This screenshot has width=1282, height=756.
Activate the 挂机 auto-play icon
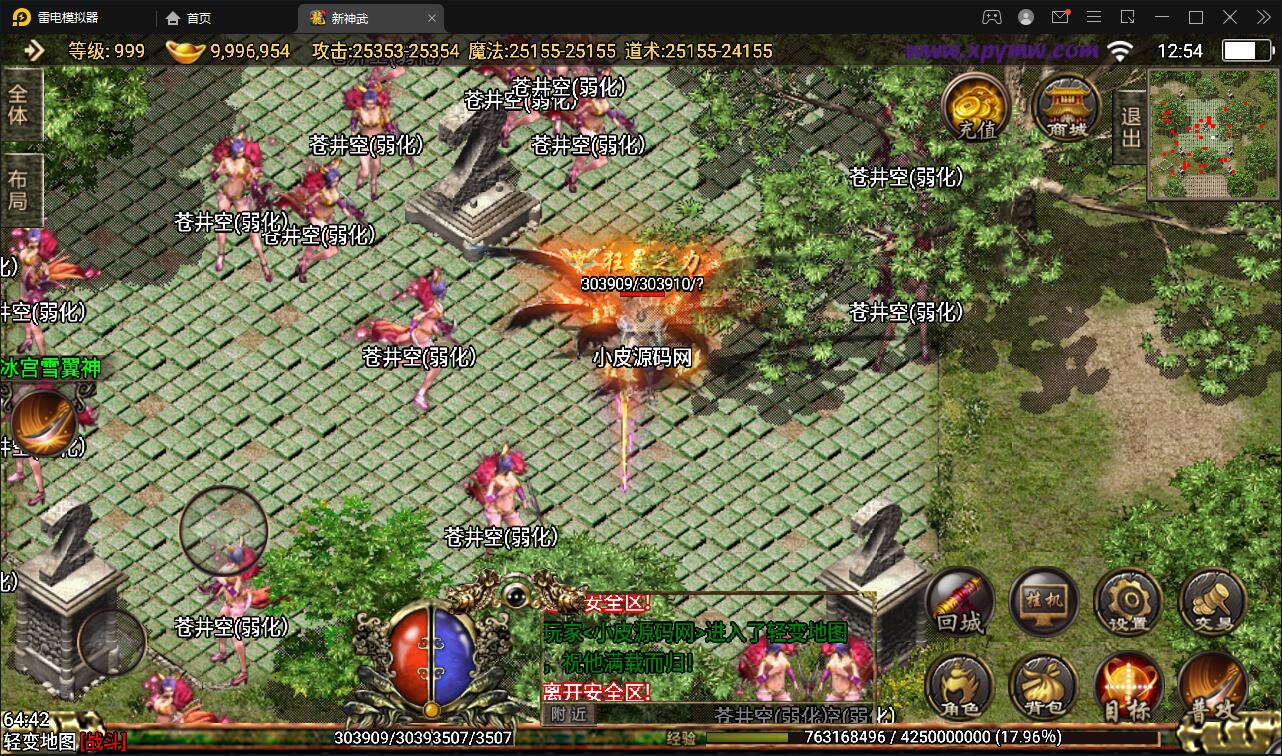pos(1044,601)
